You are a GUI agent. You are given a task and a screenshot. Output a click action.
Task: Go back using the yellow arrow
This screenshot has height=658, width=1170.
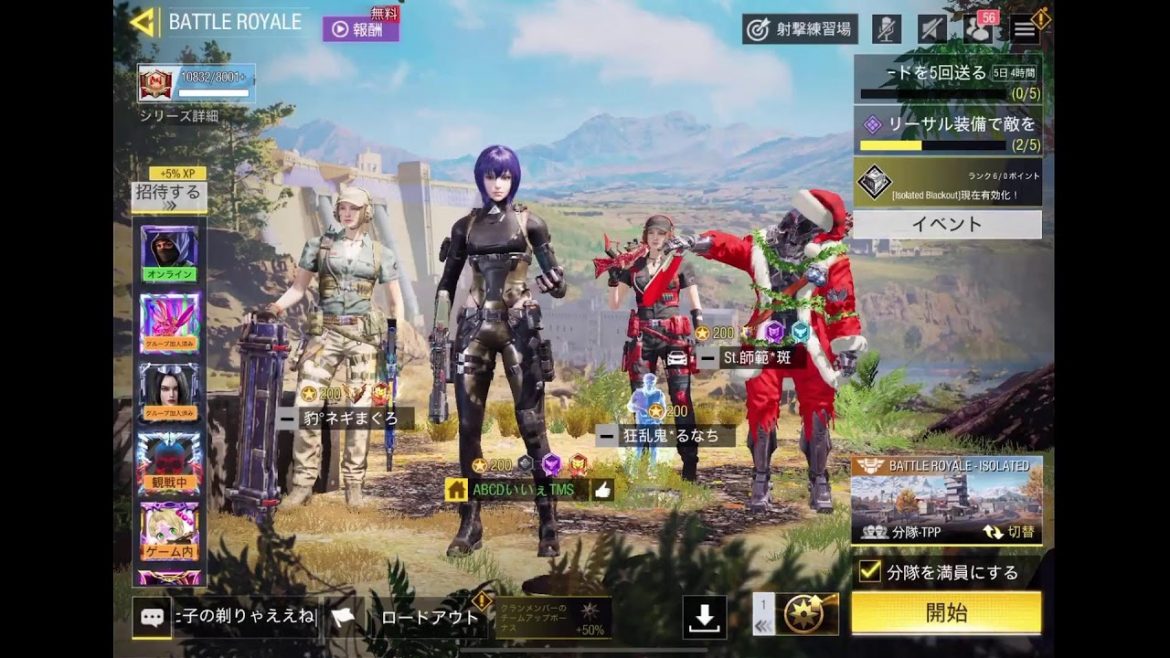[x=143, y=22]
